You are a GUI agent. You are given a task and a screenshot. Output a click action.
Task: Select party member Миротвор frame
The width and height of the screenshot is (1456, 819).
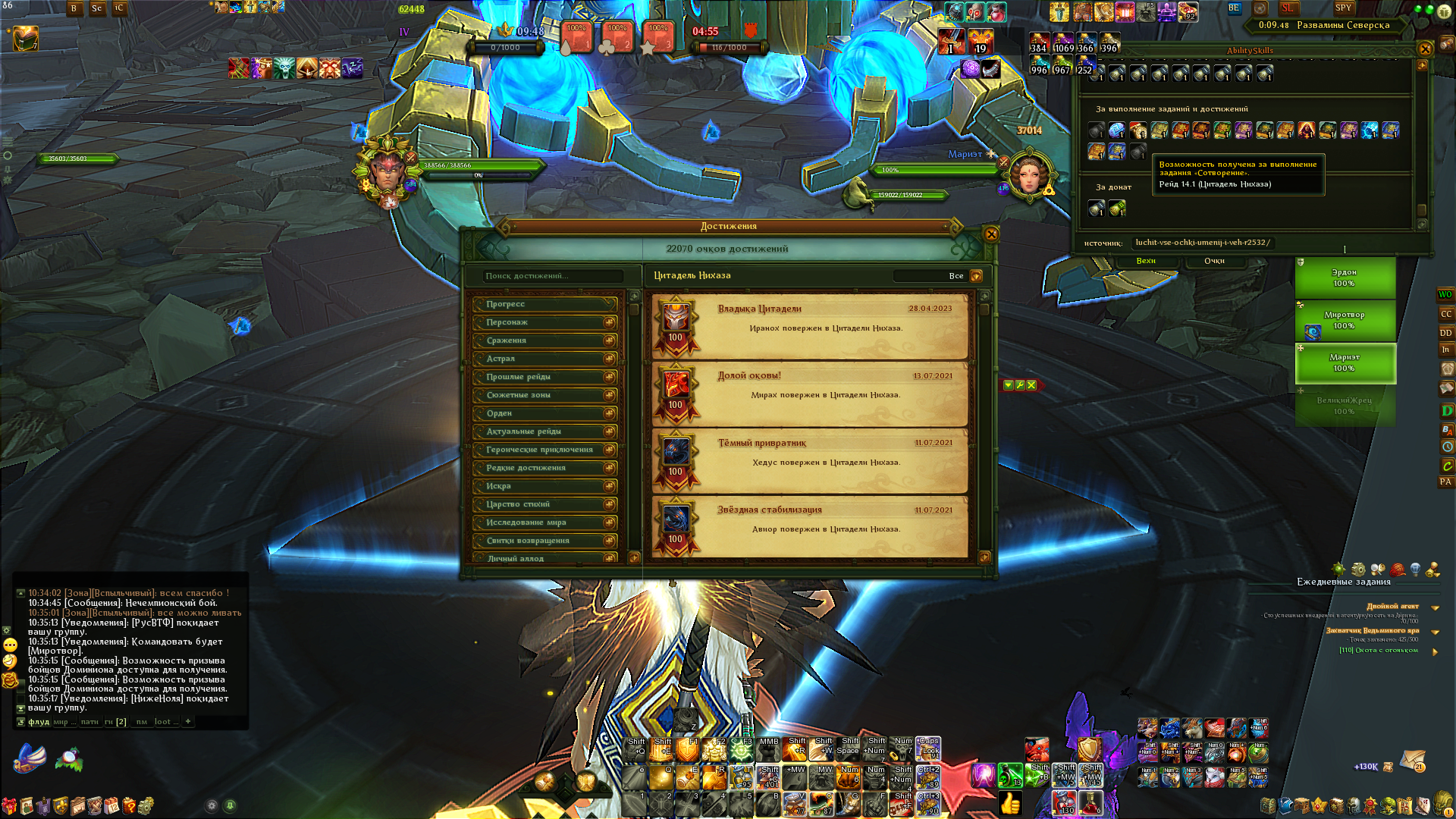[1345, 320]
